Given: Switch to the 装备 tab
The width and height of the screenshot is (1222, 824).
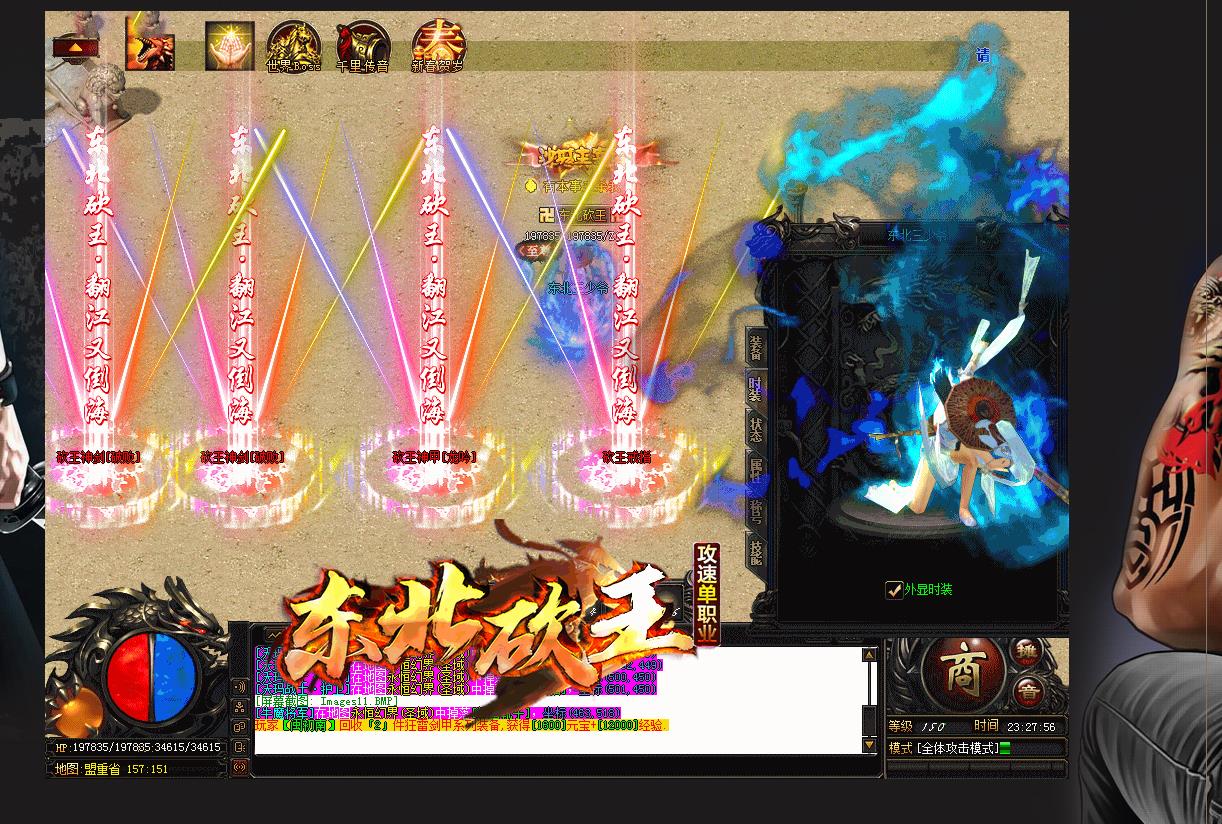Looking at the screenshot, I should [756, 348].
